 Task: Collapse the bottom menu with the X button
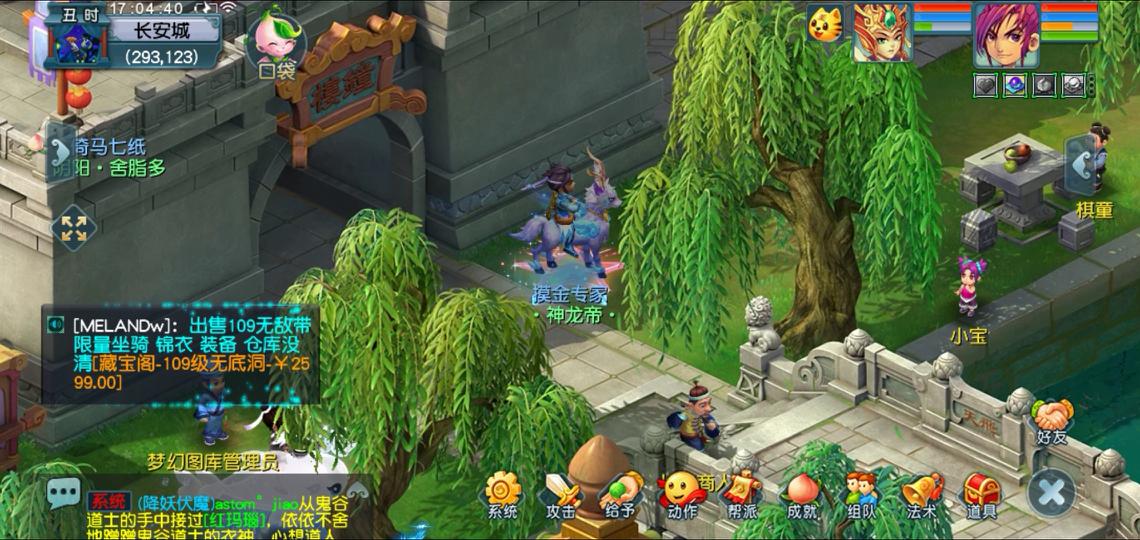coord(1051,491)
